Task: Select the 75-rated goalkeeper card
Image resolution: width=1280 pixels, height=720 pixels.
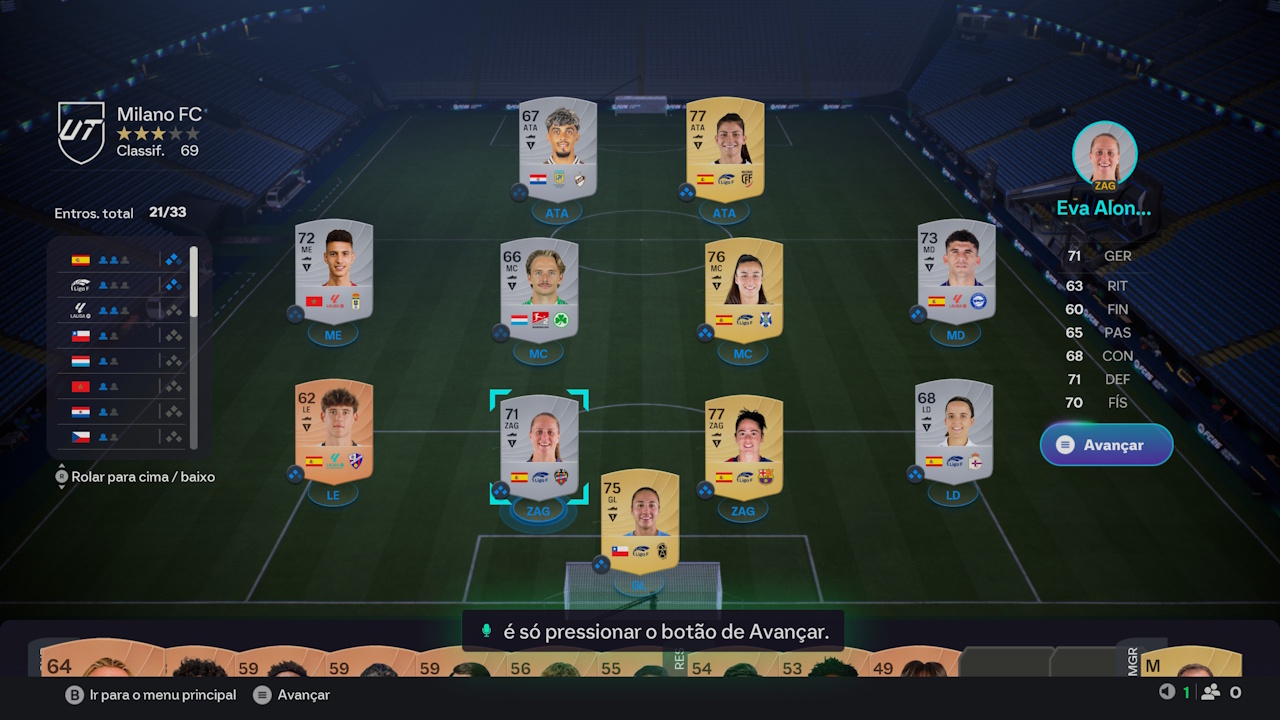Action: (x=639, y=520)
